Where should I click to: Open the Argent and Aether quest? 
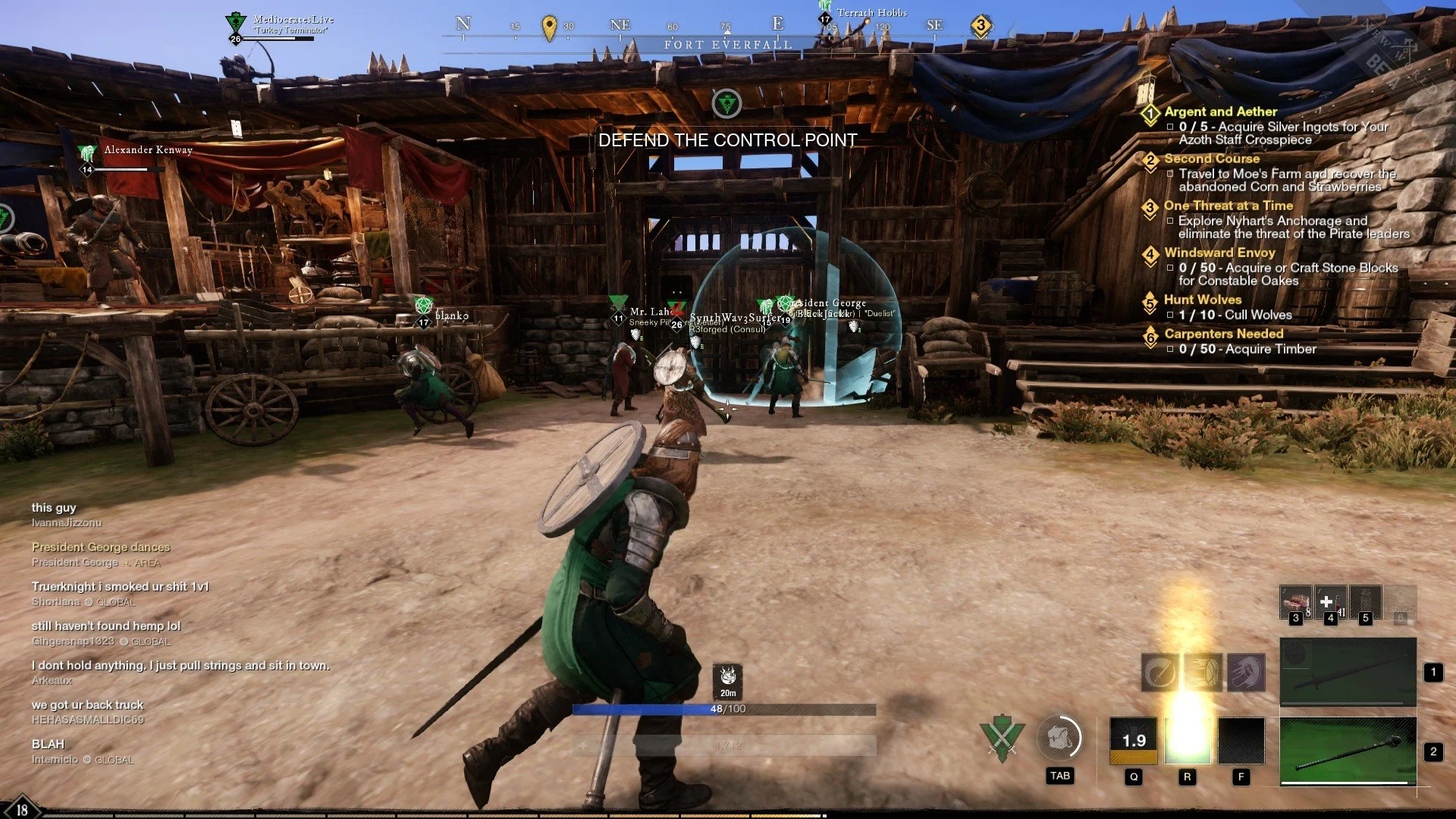tap(1220, 111)
